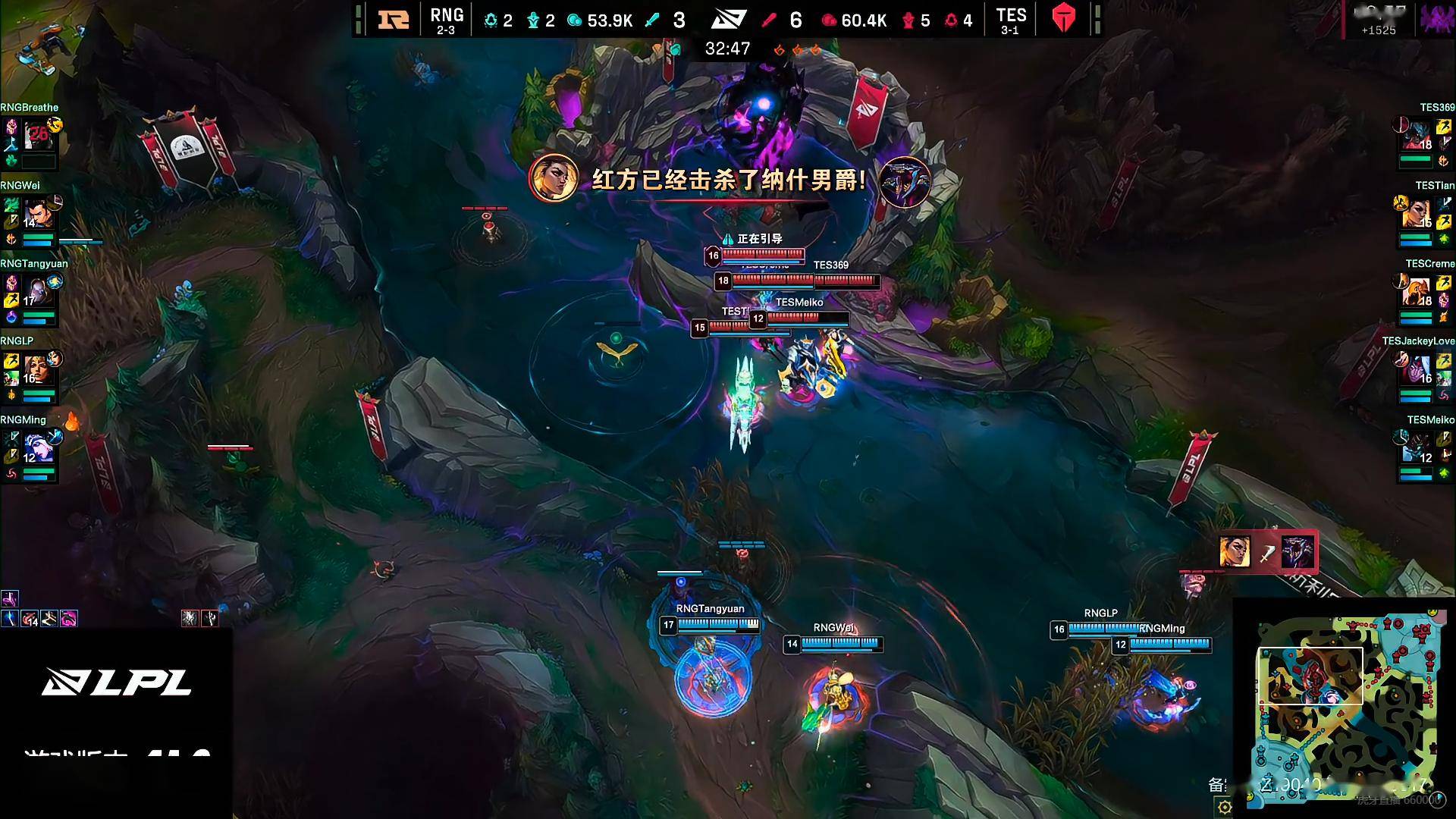The image size is (1456, 819).
Task: Click the blue team's tower kill sword icon
Action: [x=654, y=20]
